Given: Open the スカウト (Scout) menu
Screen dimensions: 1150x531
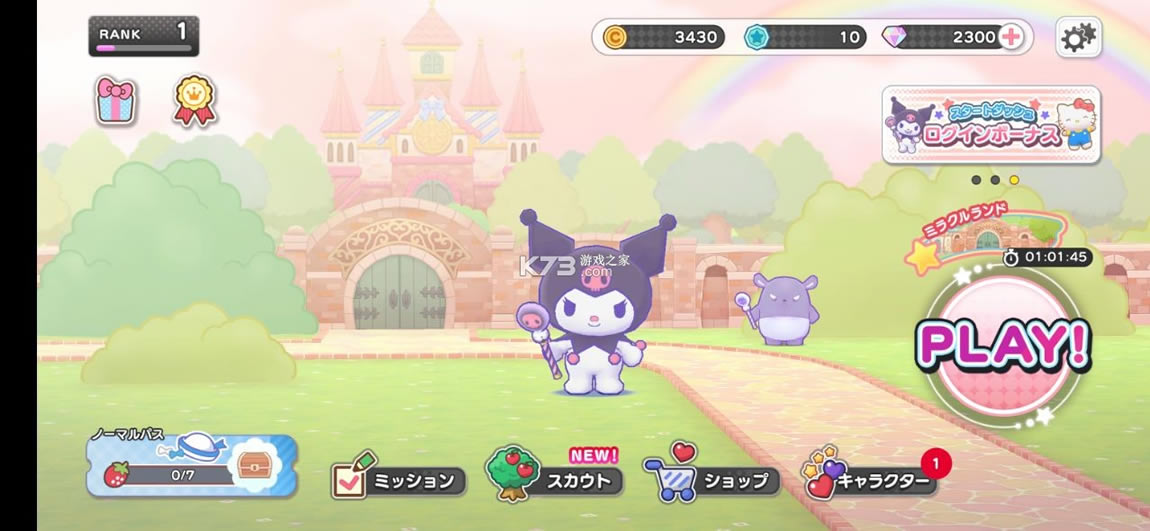Looking at the screenshot, I should (x=554, y=478).
